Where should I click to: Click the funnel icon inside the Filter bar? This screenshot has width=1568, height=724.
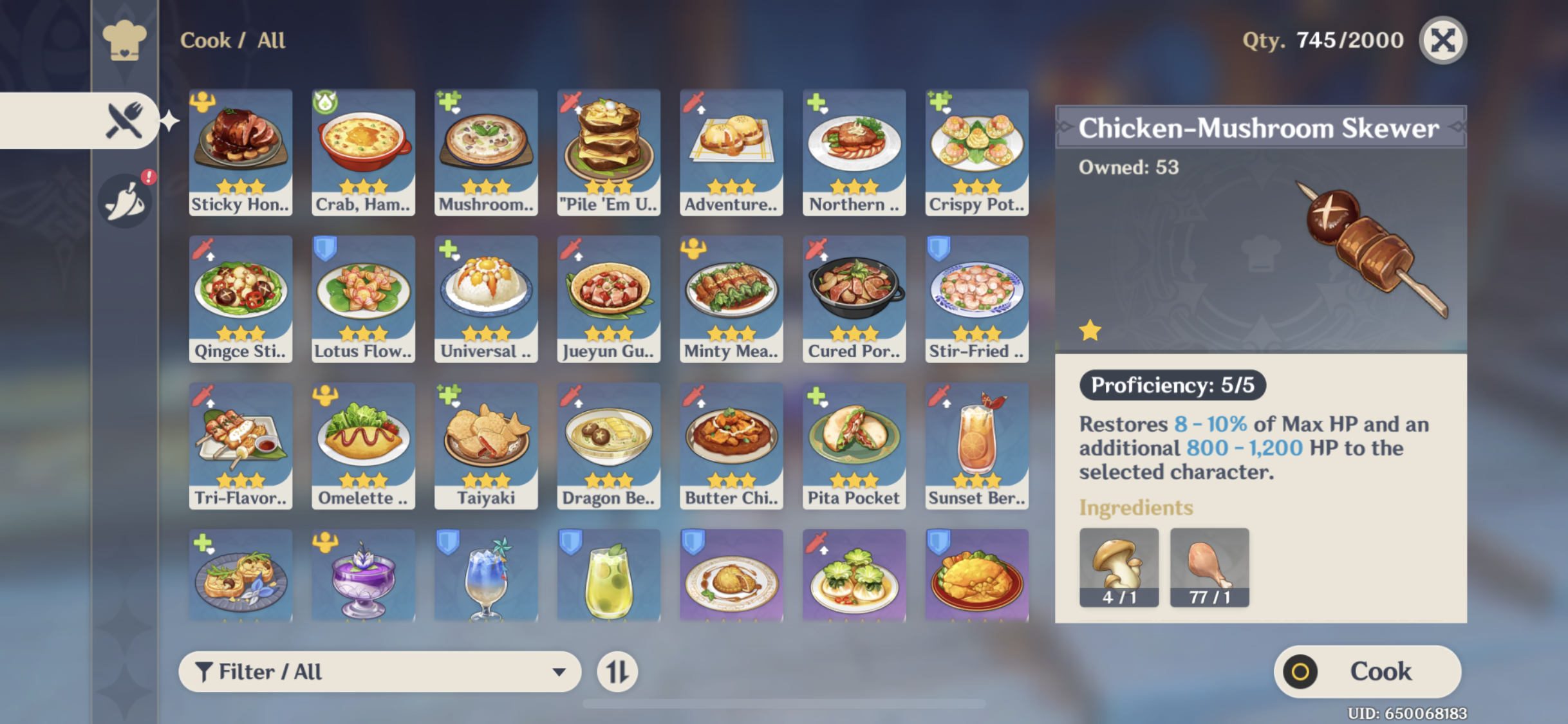(x=205, y=671)
